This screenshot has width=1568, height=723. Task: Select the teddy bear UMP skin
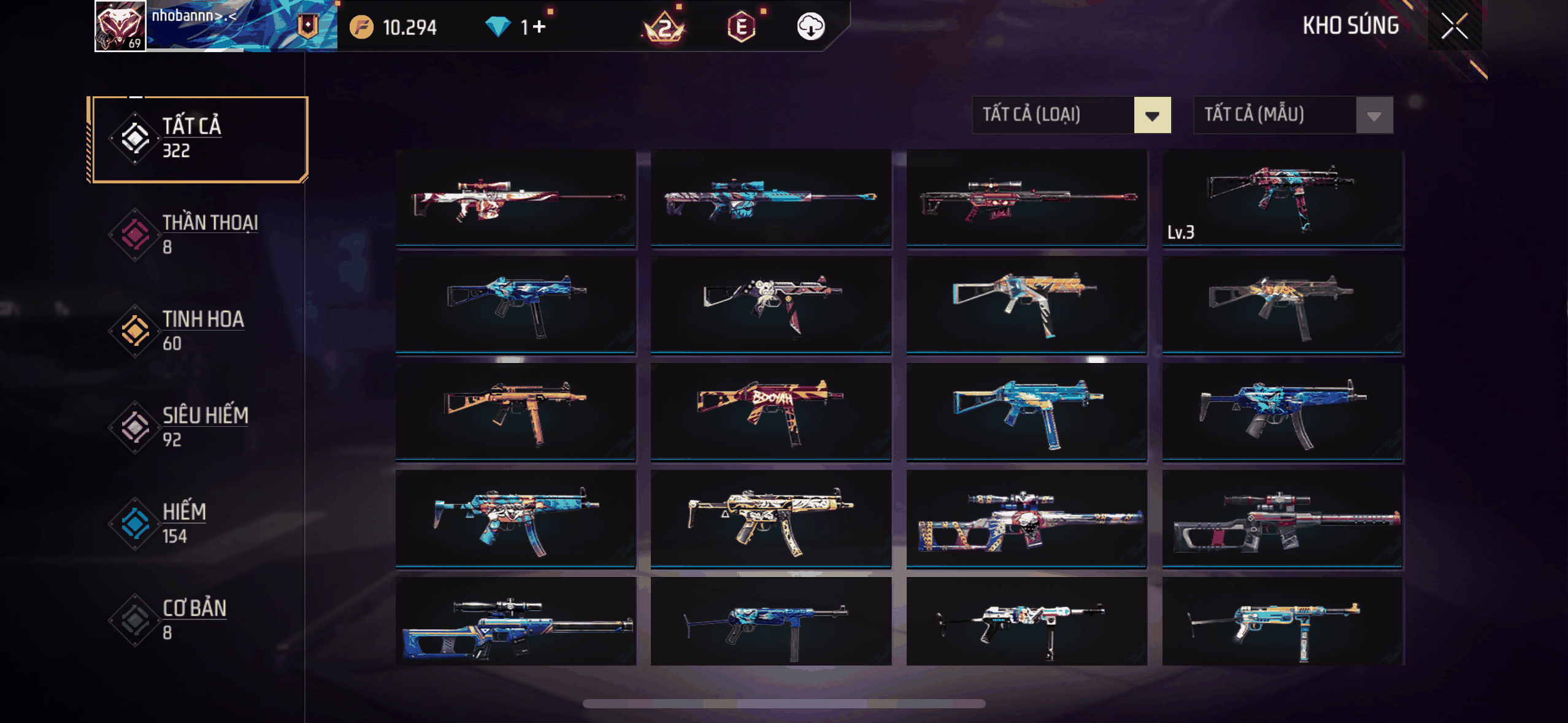coord(771,305)
